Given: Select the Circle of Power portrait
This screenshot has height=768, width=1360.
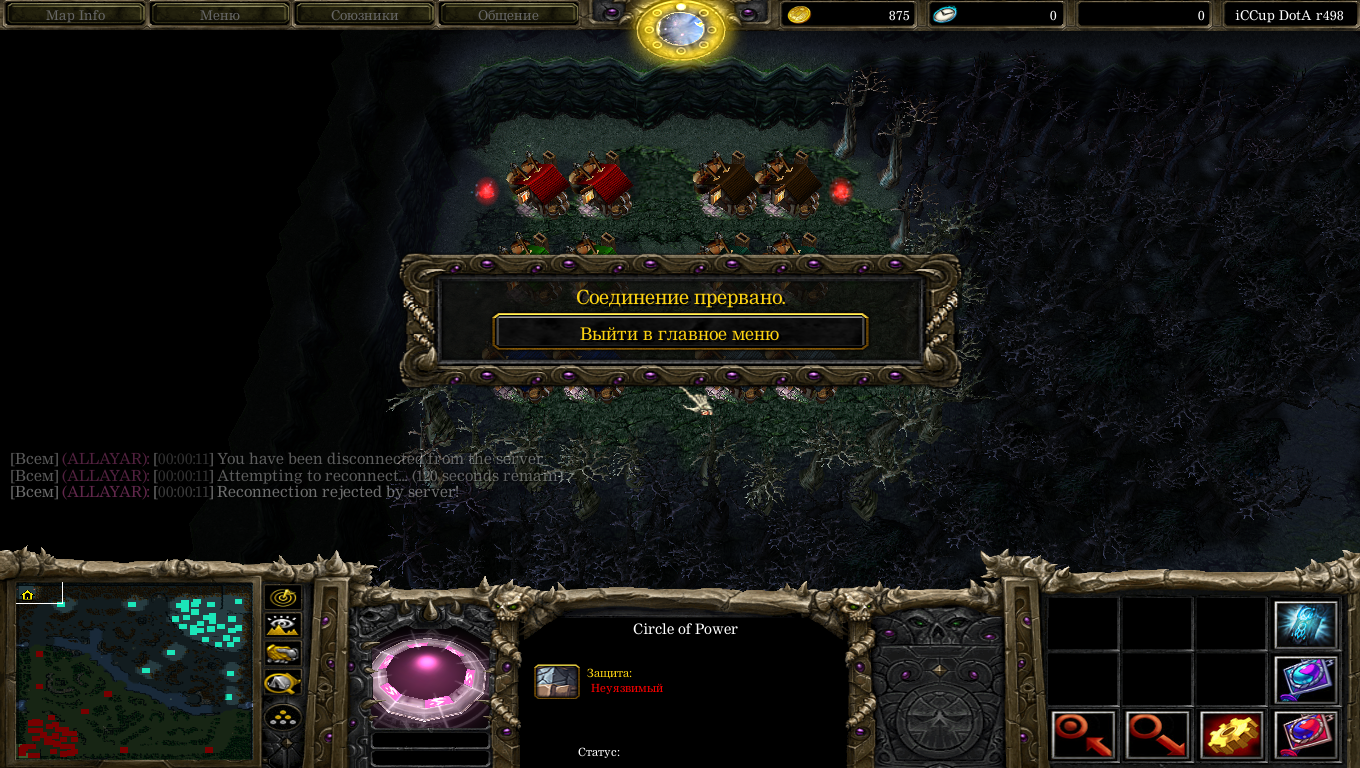Looking at the screenshot, I should [x=428, y=676].
